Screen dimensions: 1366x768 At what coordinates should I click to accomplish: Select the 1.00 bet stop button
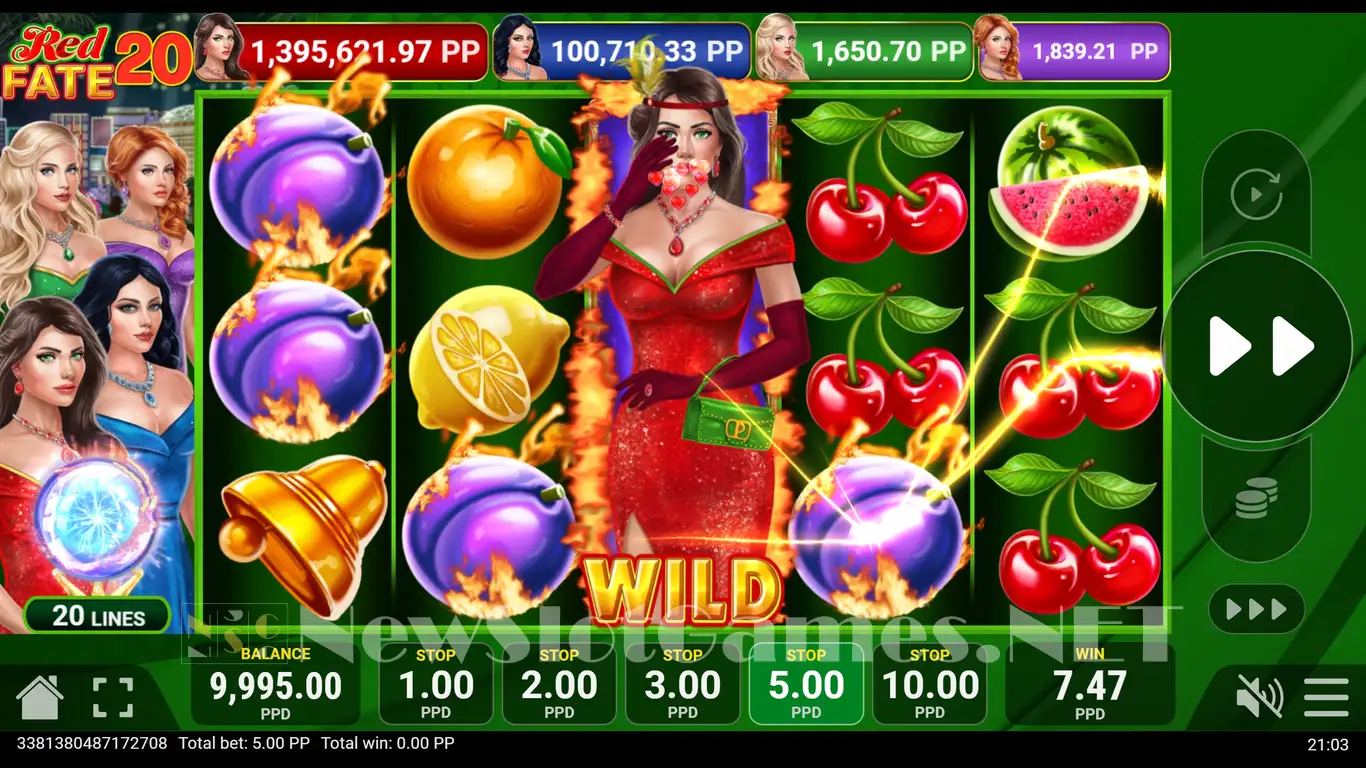tap(436, 684)
